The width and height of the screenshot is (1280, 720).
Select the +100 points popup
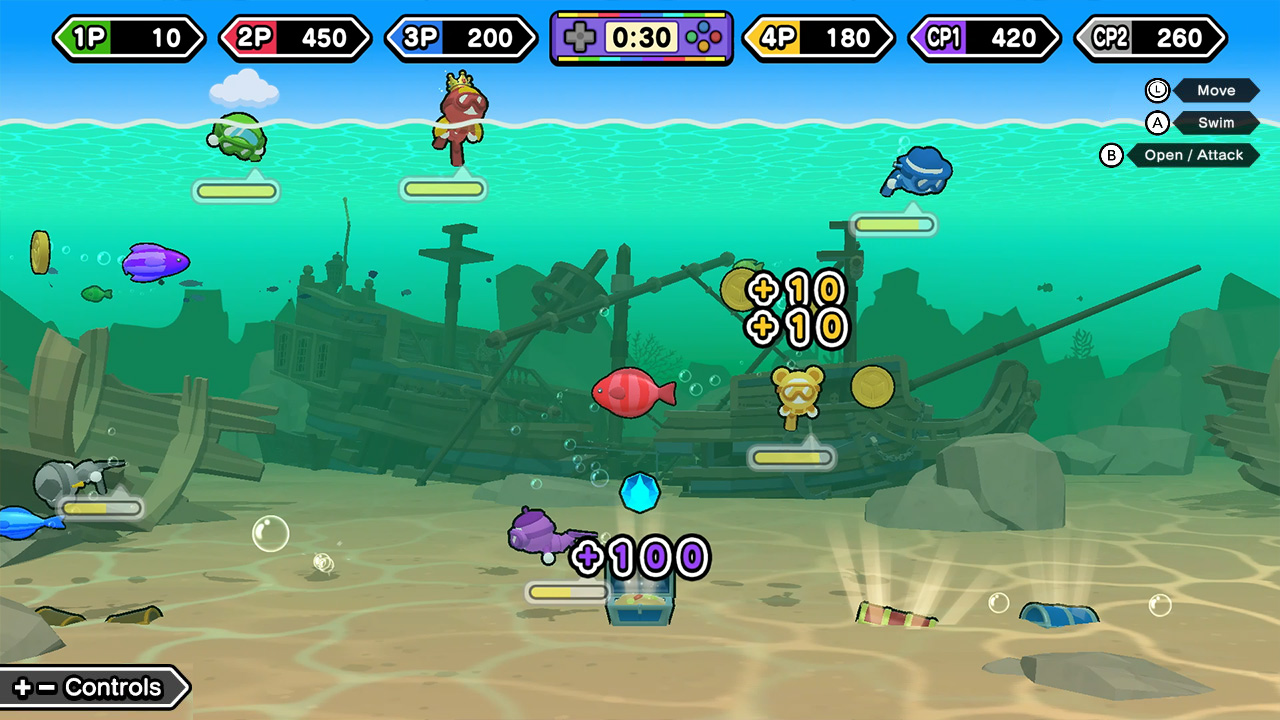tap(642, 557)
